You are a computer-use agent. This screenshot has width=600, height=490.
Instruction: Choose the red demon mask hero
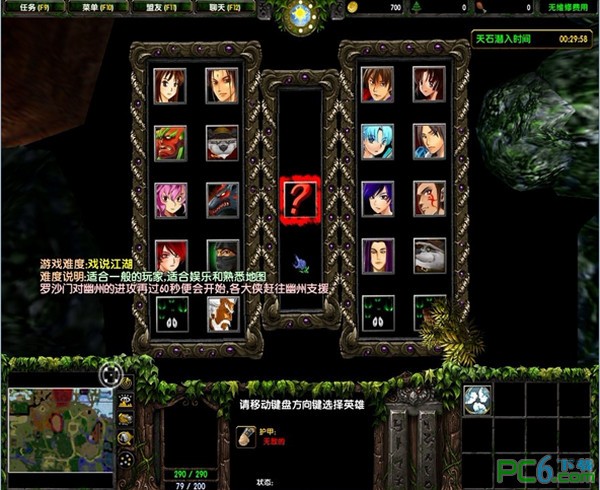171,142
